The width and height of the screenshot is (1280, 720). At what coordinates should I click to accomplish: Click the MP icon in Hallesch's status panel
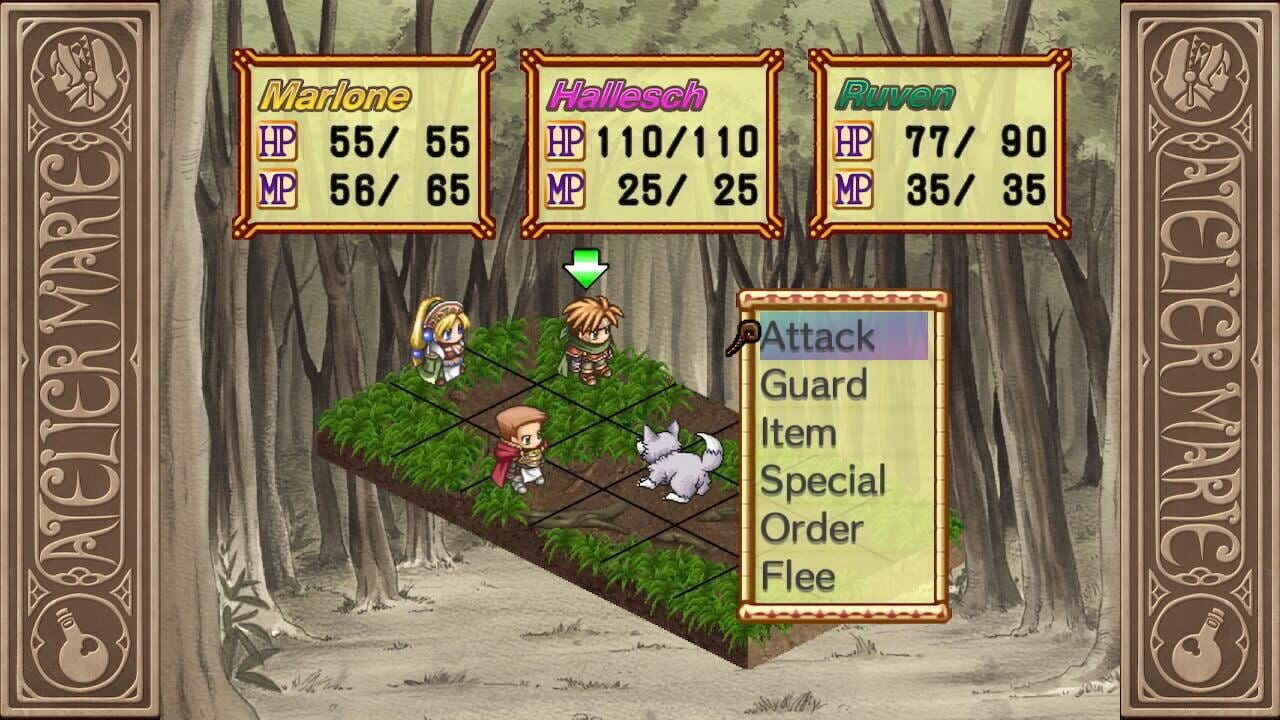click(563, 187)
